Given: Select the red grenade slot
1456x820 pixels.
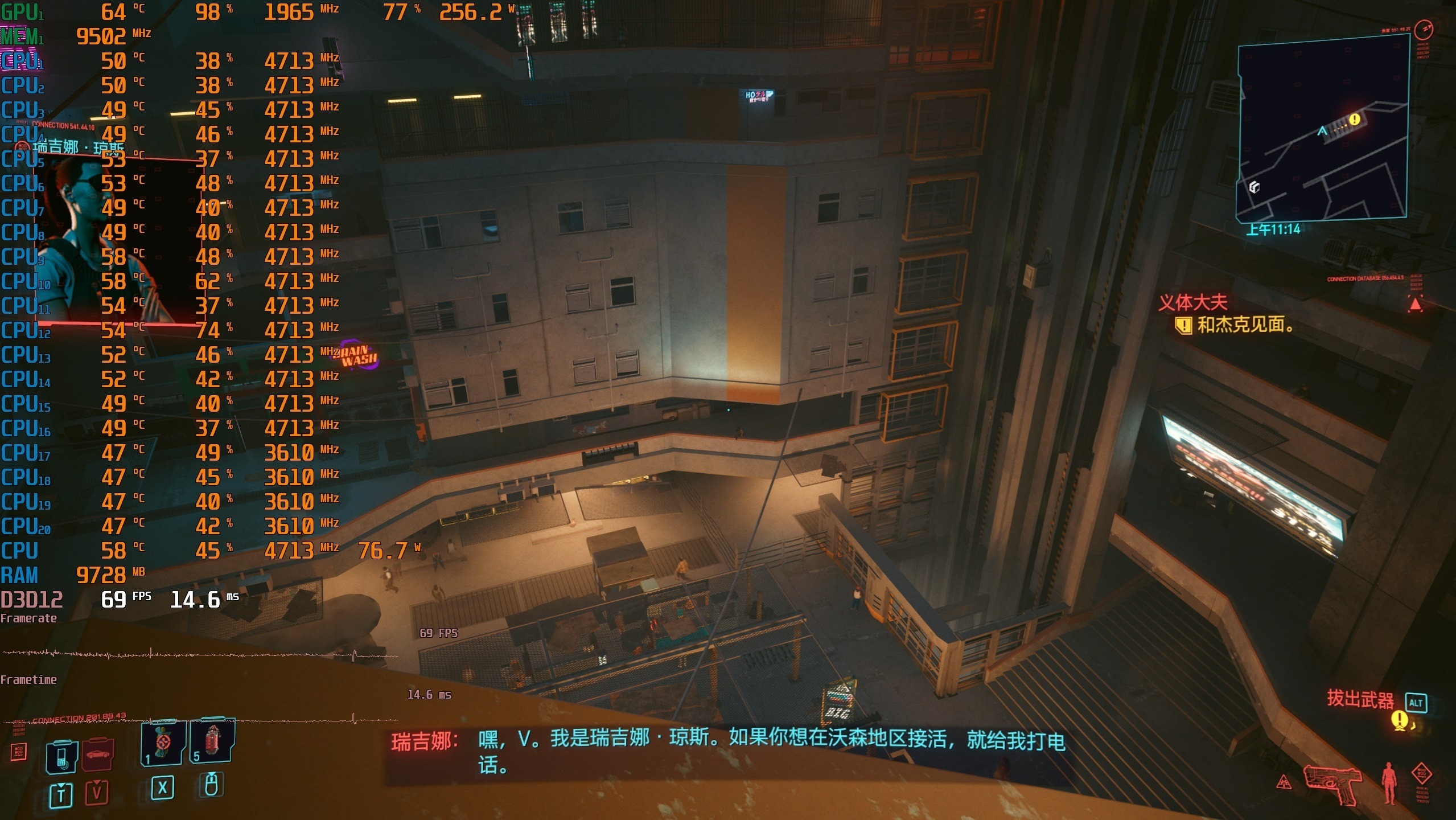Looking at the screenshot, I should (212, 740).
